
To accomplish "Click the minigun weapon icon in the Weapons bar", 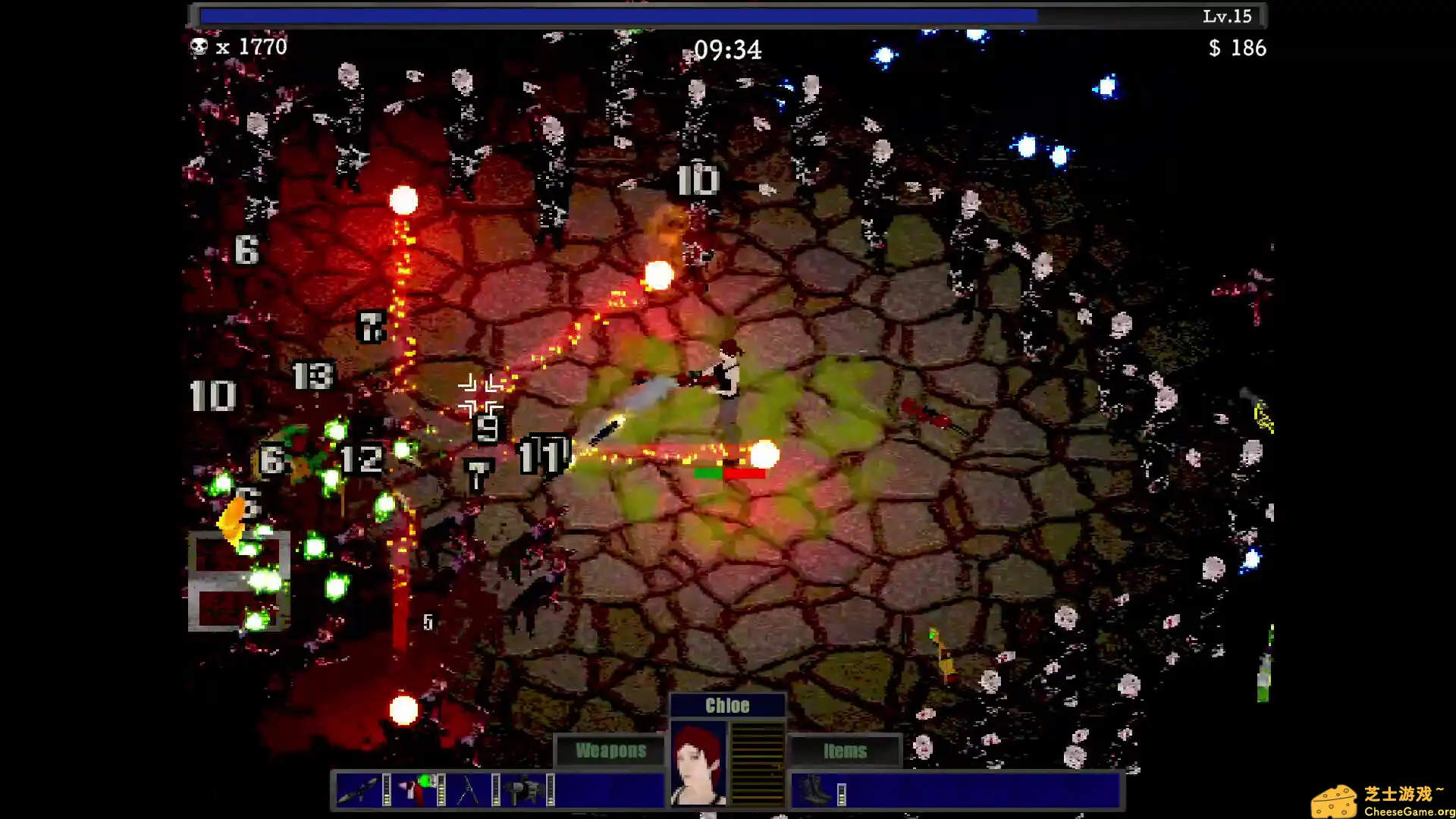I will [523, 787].
